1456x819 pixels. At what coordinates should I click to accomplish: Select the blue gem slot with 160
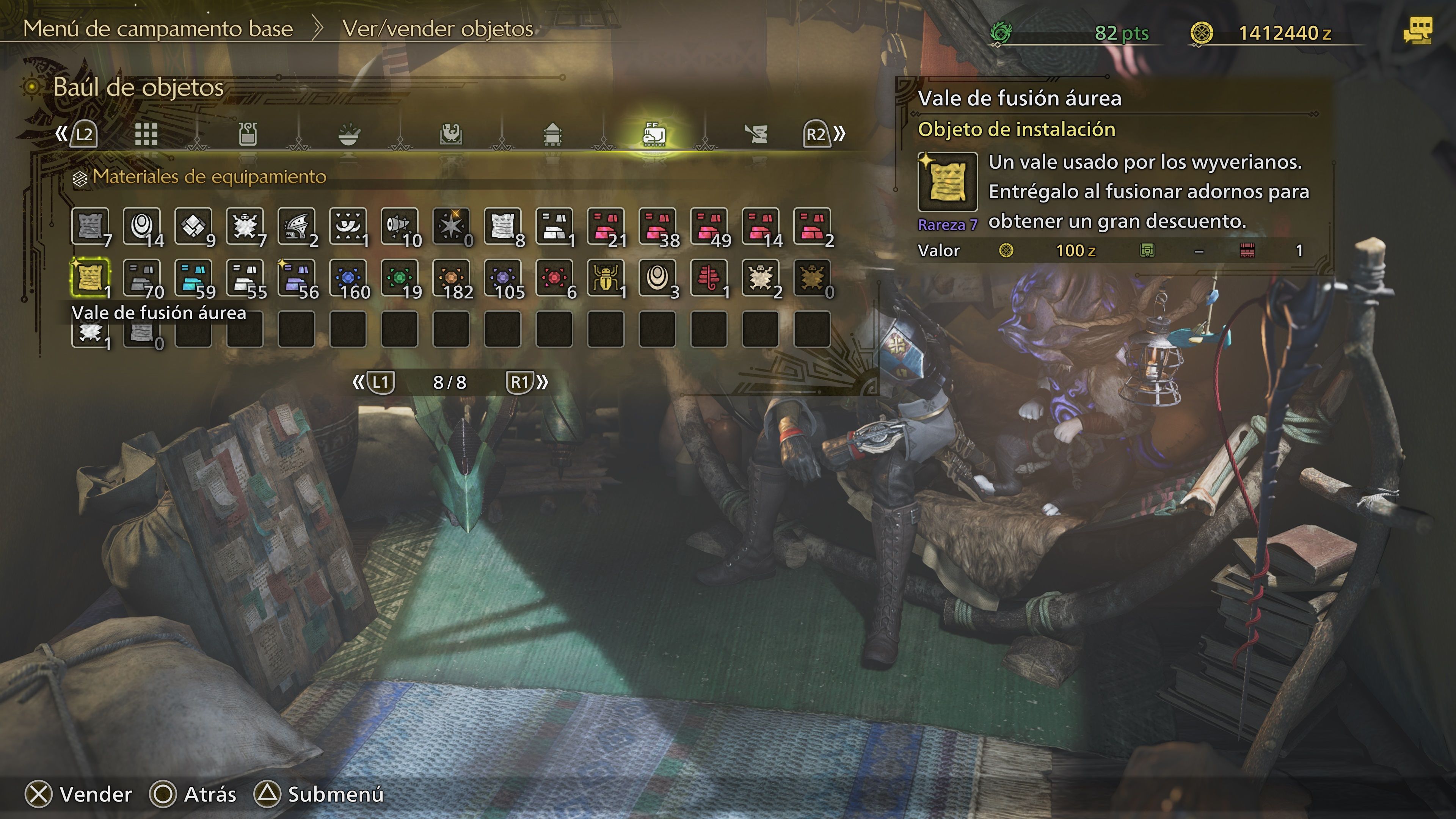(x=348, y=277)
